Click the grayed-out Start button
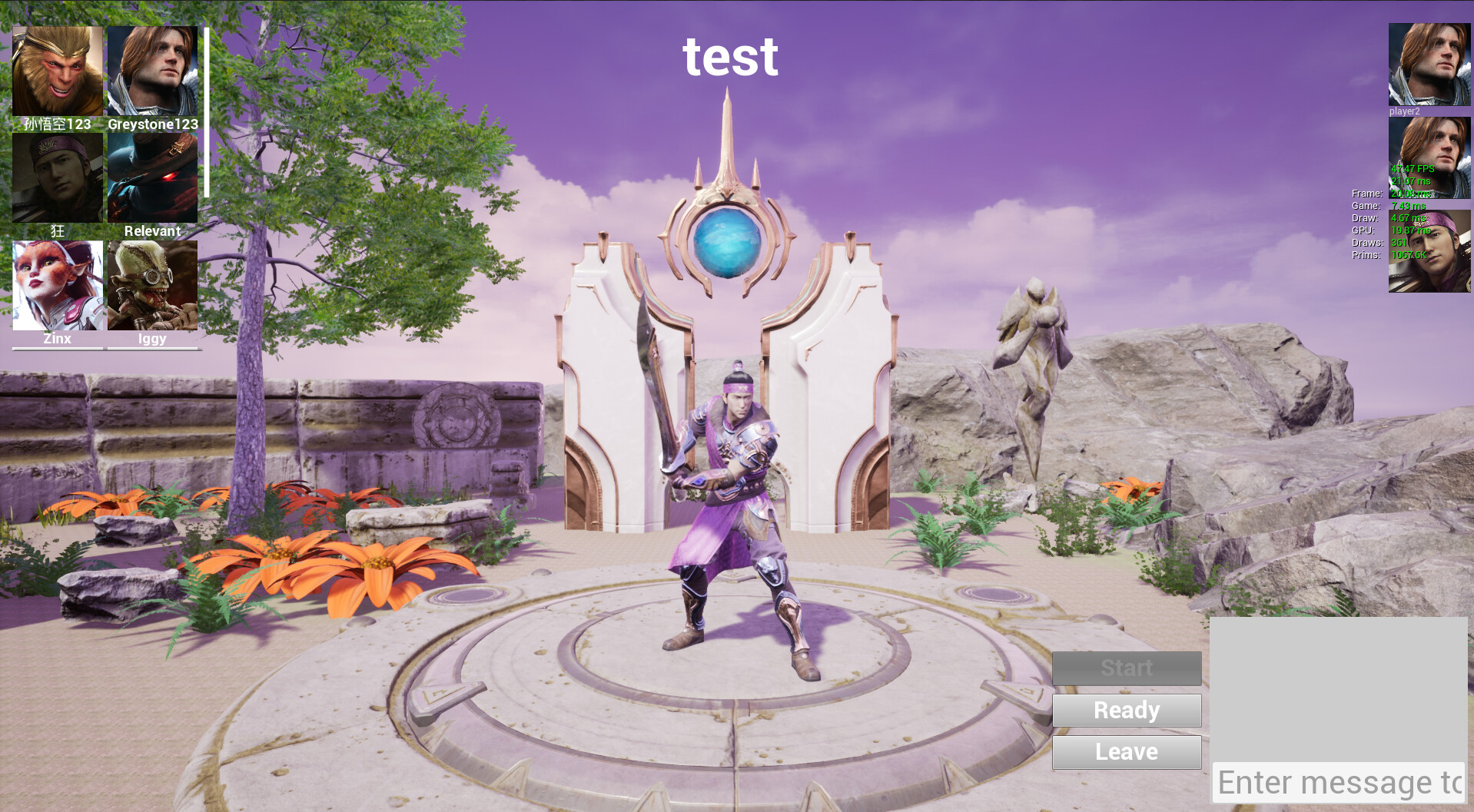The width and height of the screenshot is (1474, 812). (x=1127, y=668)
